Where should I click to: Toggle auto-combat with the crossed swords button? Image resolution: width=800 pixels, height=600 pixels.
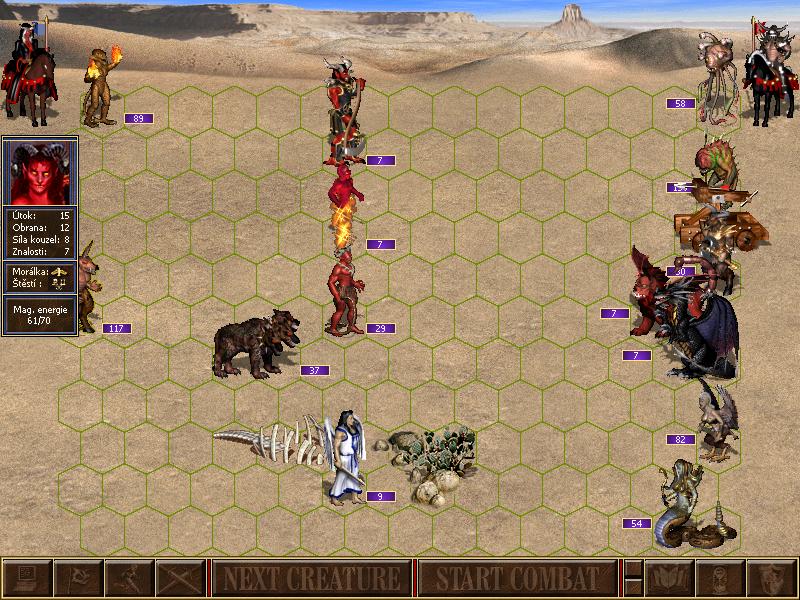(180, 578)
